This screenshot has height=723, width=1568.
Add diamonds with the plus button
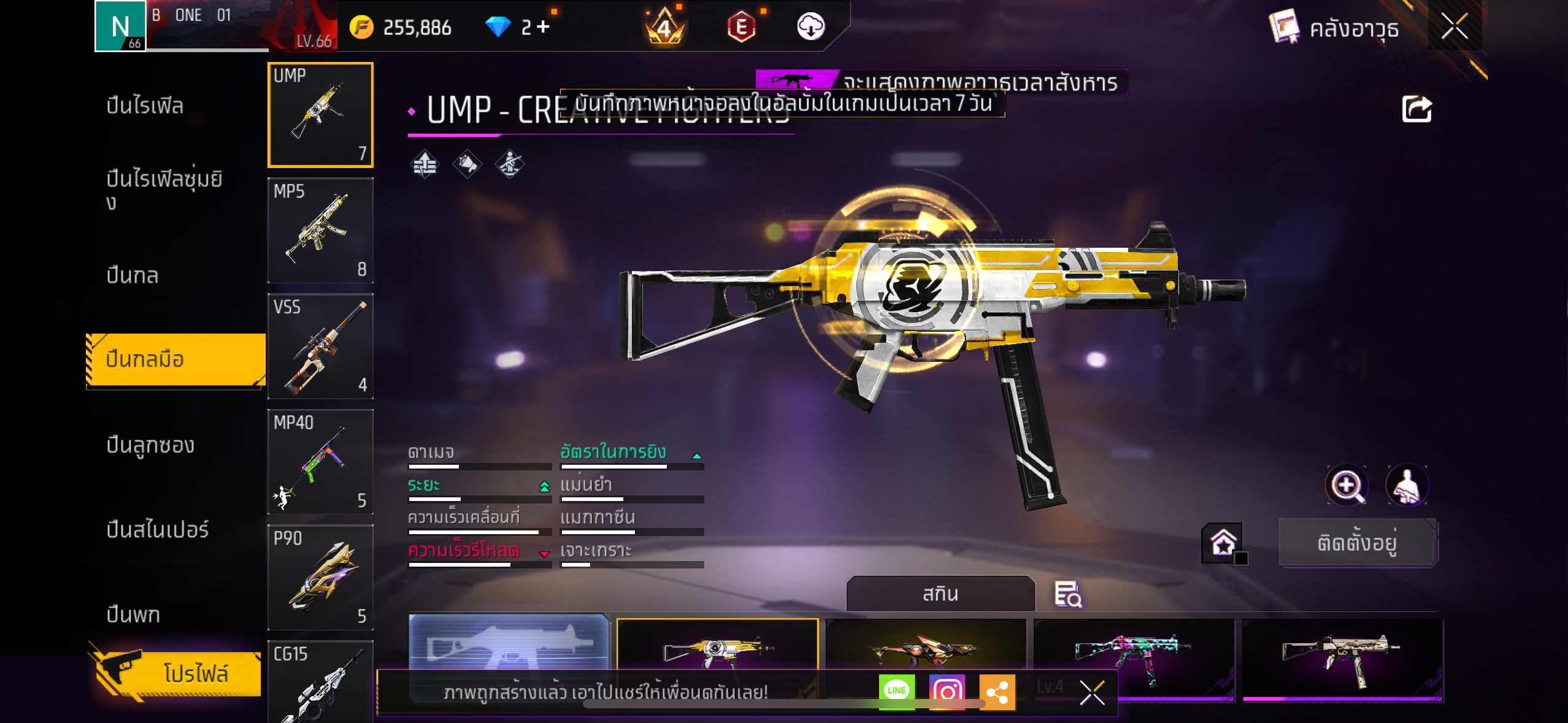click(x=543, y=27)
